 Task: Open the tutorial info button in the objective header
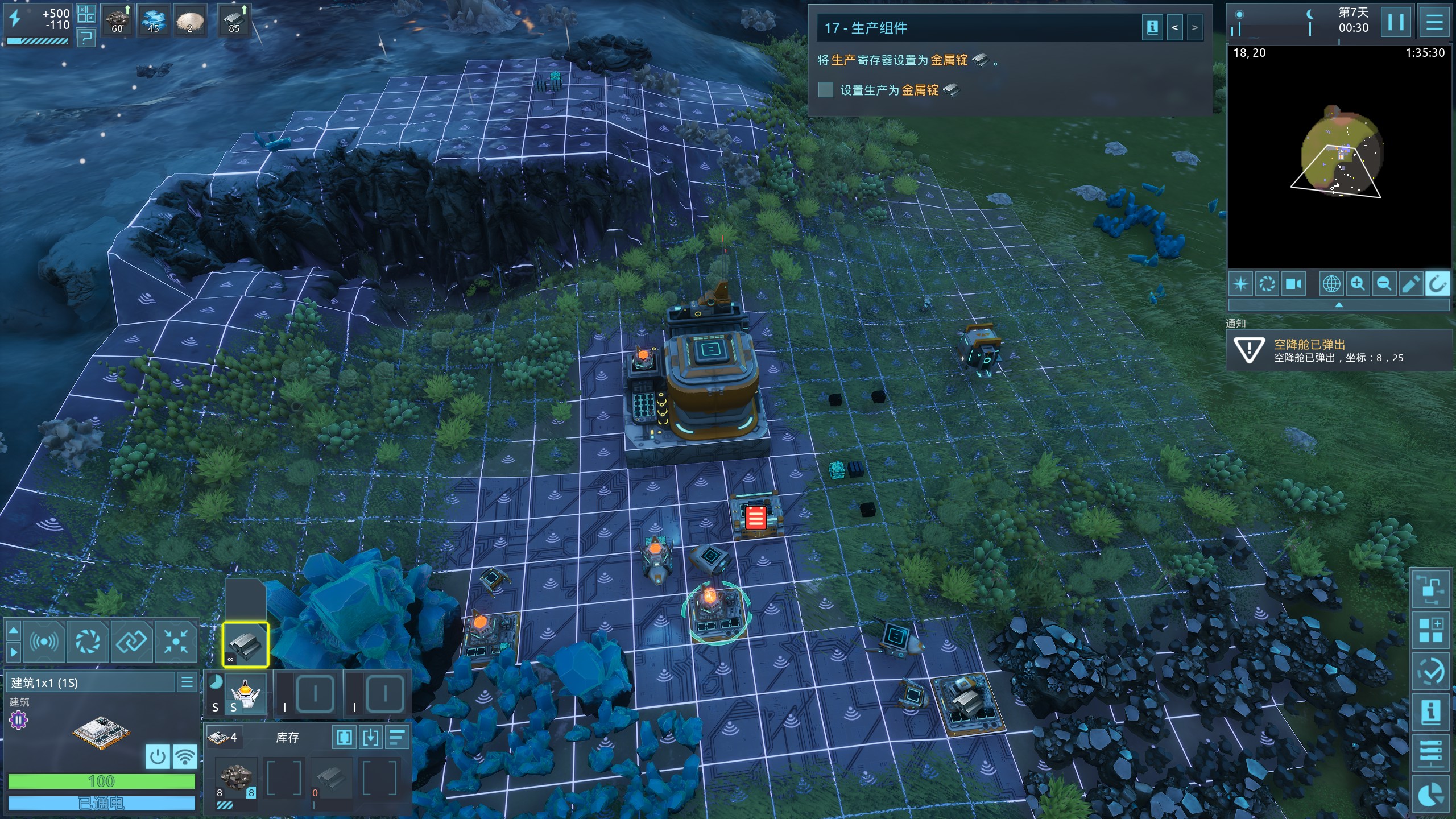pyautogui.click(x=1152, y=28)
